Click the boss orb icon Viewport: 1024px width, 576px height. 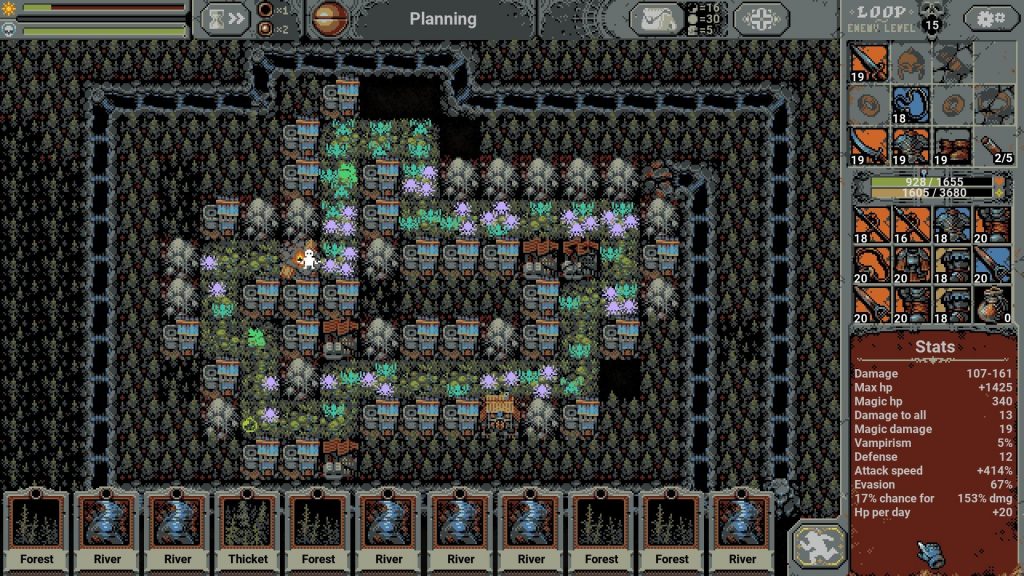tap(330, 18)
